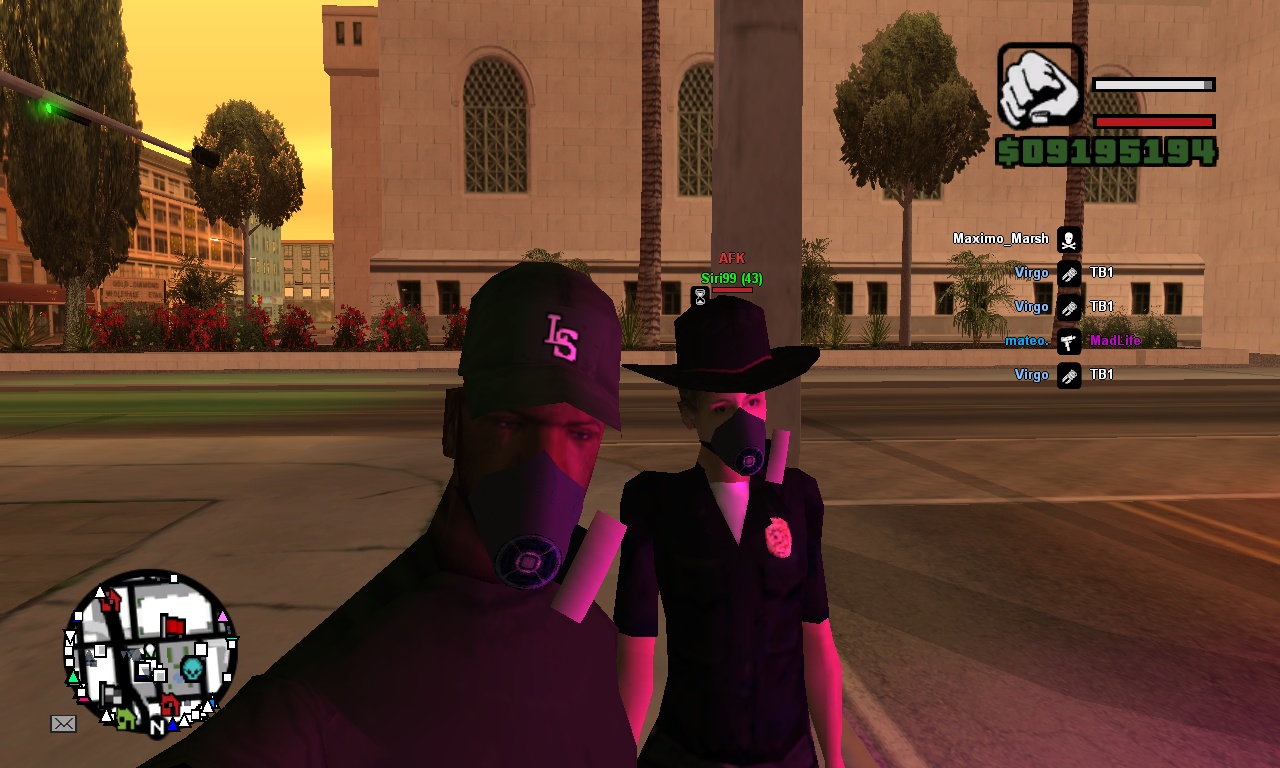Select the mateo. killed MadLife feed row
Screen dimensions: 1280x768
[x=1072, y=341]
